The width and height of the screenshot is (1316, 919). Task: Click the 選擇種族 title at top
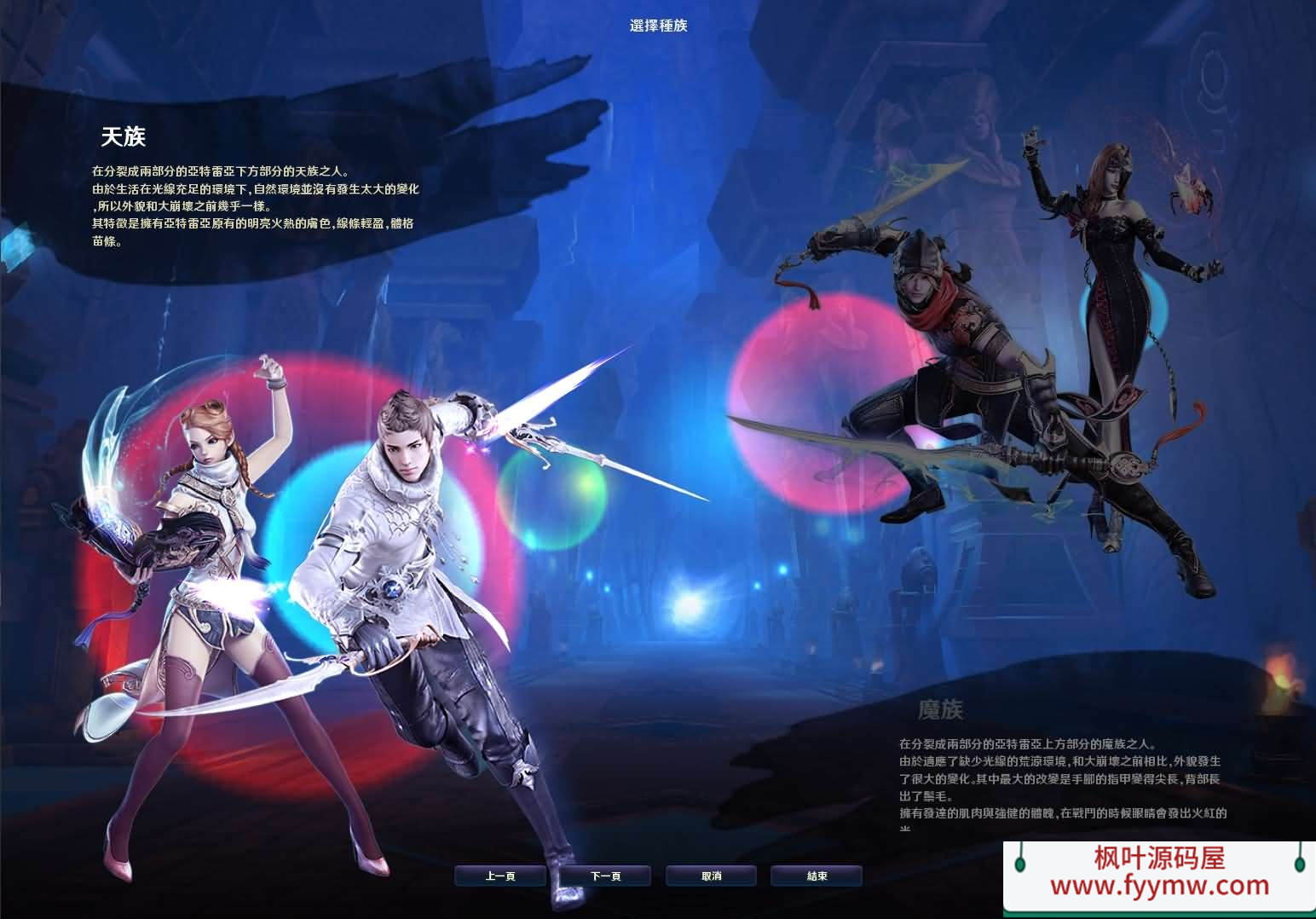click(x=657, y=26)
